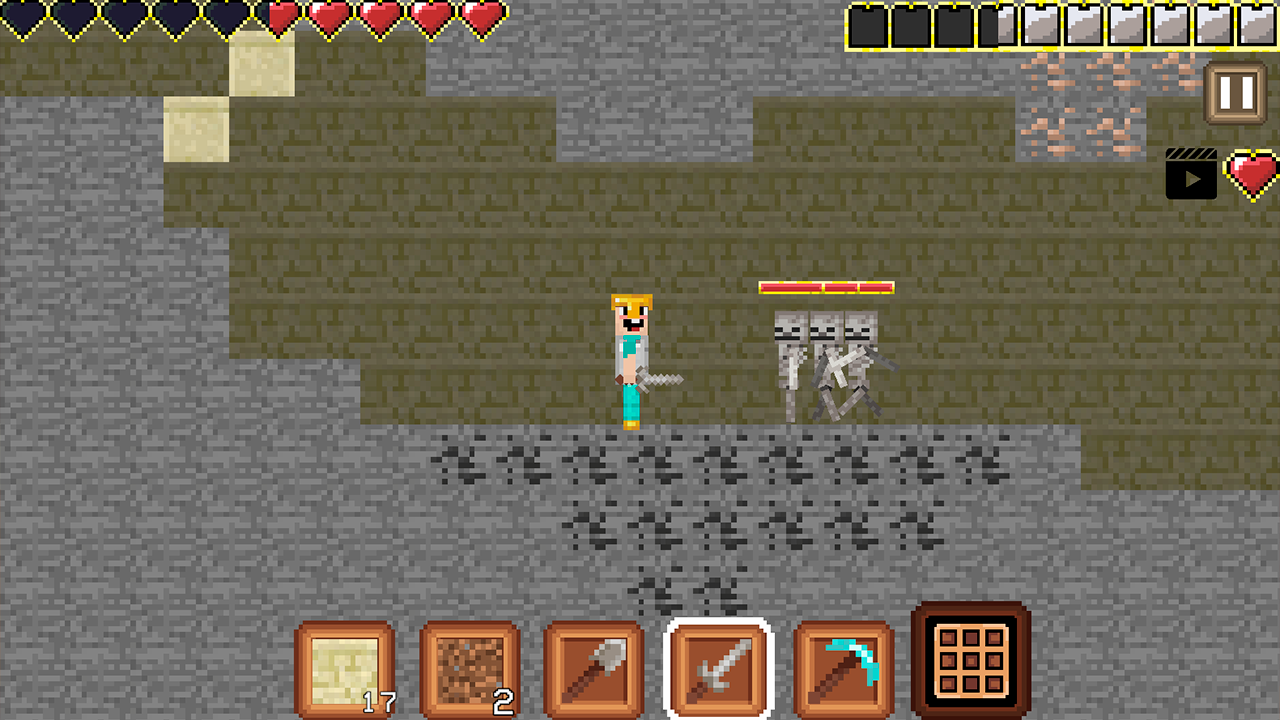
Task: Tap the player character
Action: (630, 360)
